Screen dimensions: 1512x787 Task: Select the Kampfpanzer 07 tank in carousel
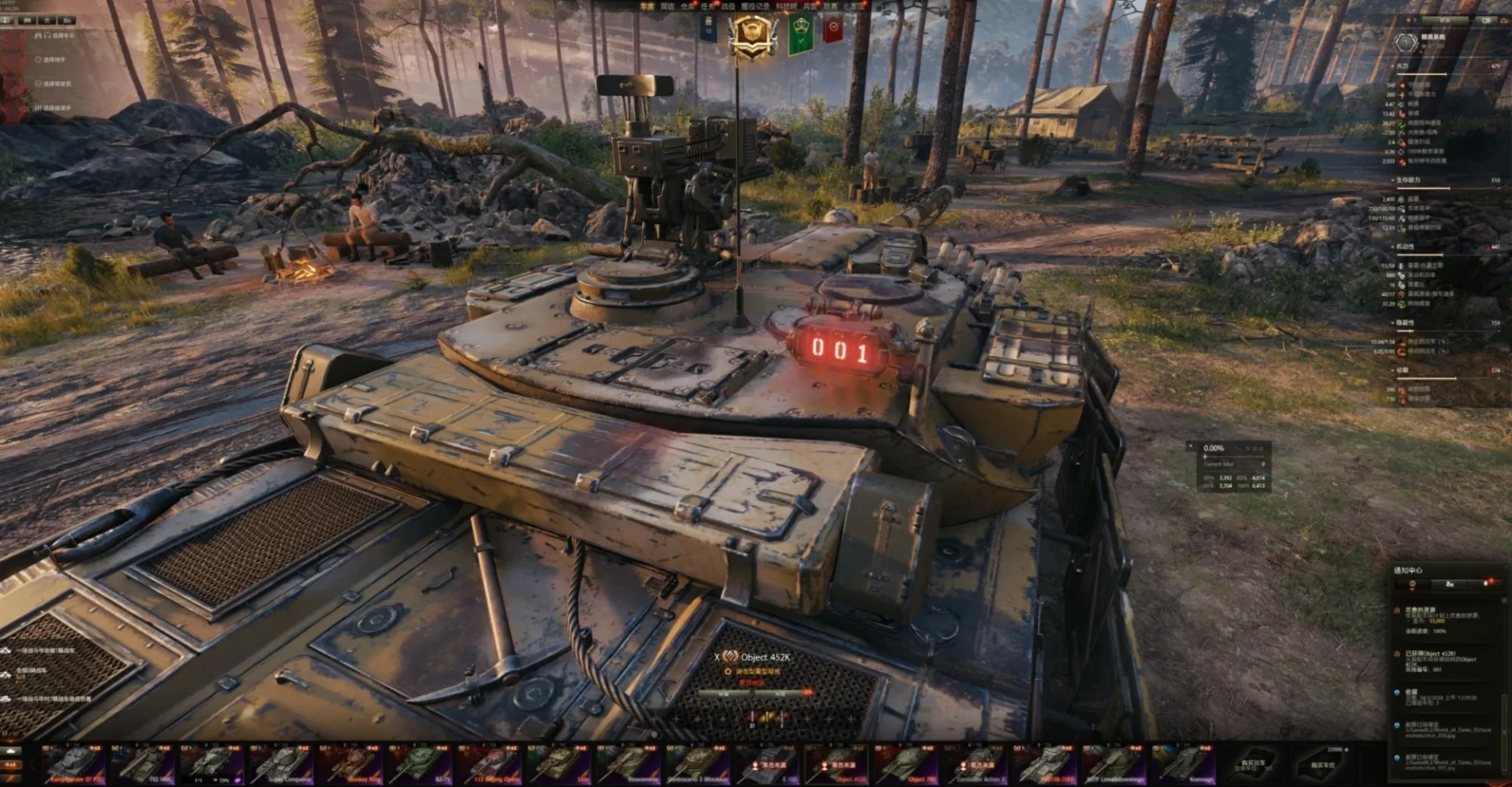click(x=74, y=764)
